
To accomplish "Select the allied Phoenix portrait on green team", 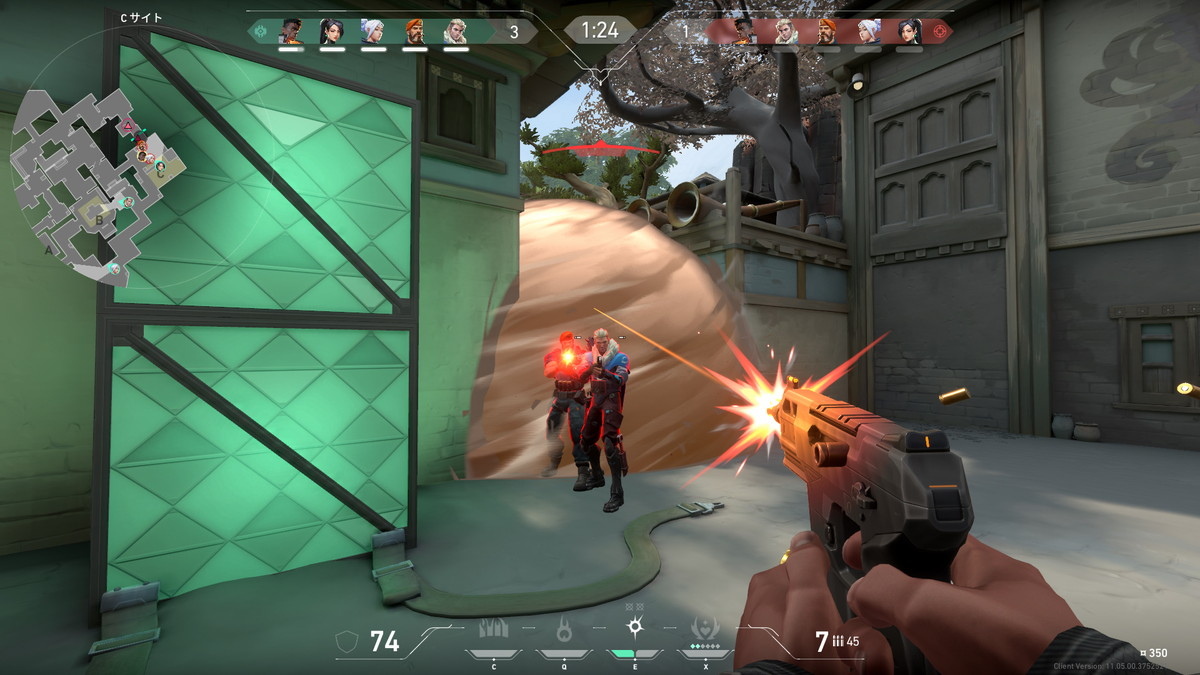I will coord(290,31).
